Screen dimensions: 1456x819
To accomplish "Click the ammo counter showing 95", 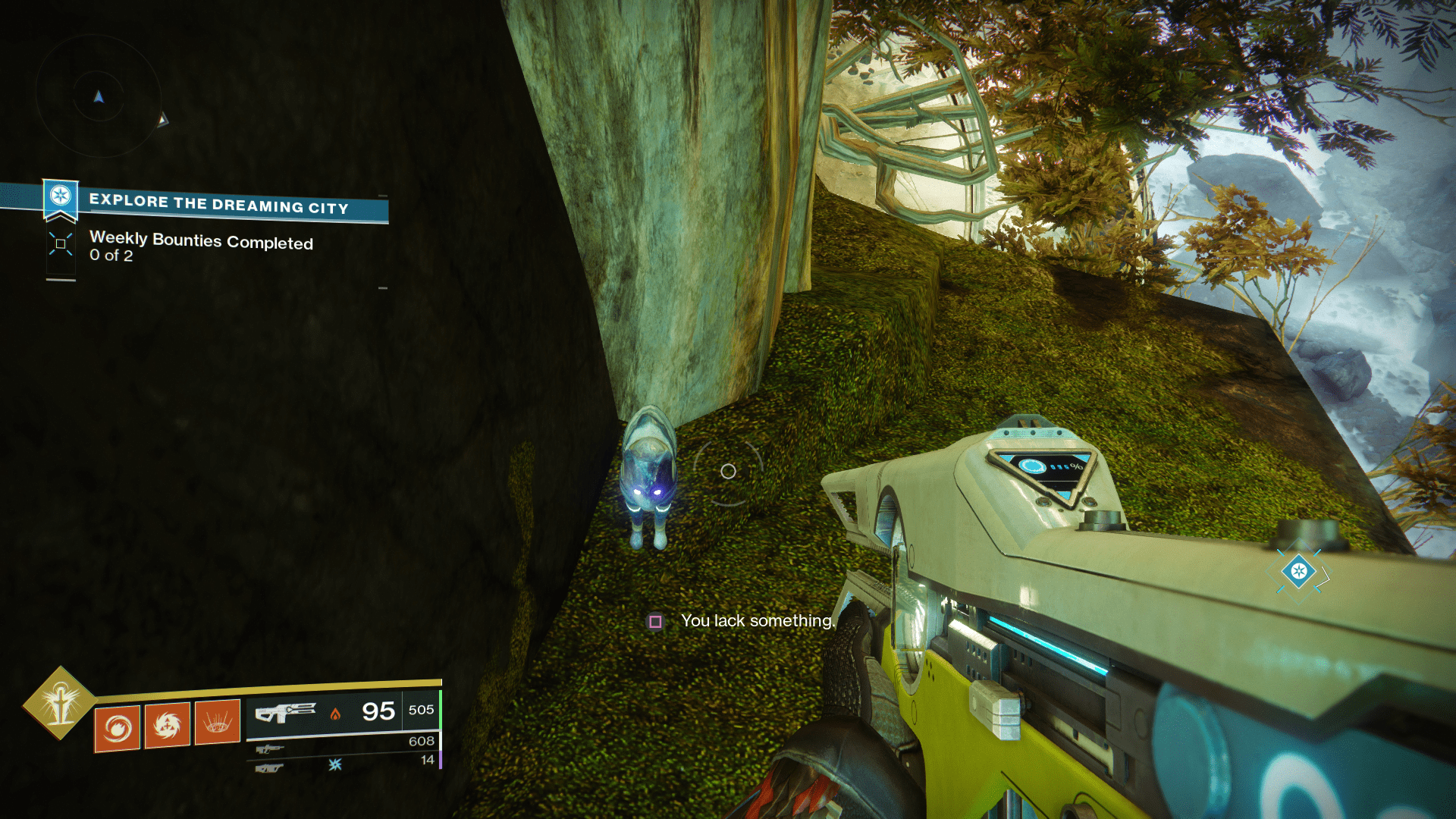I will 377,711.
